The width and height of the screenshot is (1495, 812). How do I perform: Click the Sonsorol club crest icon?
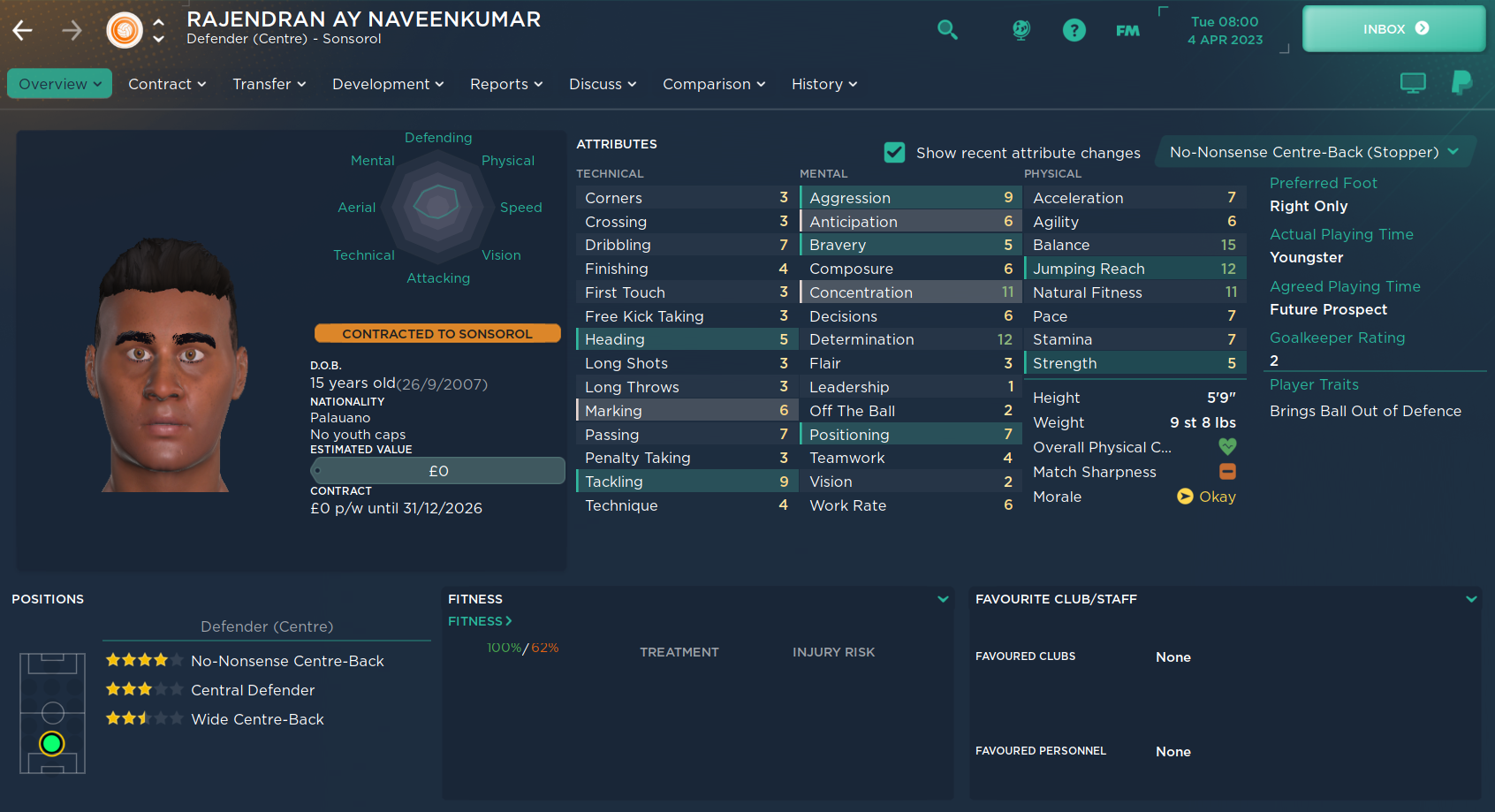[x=124, y=29]
